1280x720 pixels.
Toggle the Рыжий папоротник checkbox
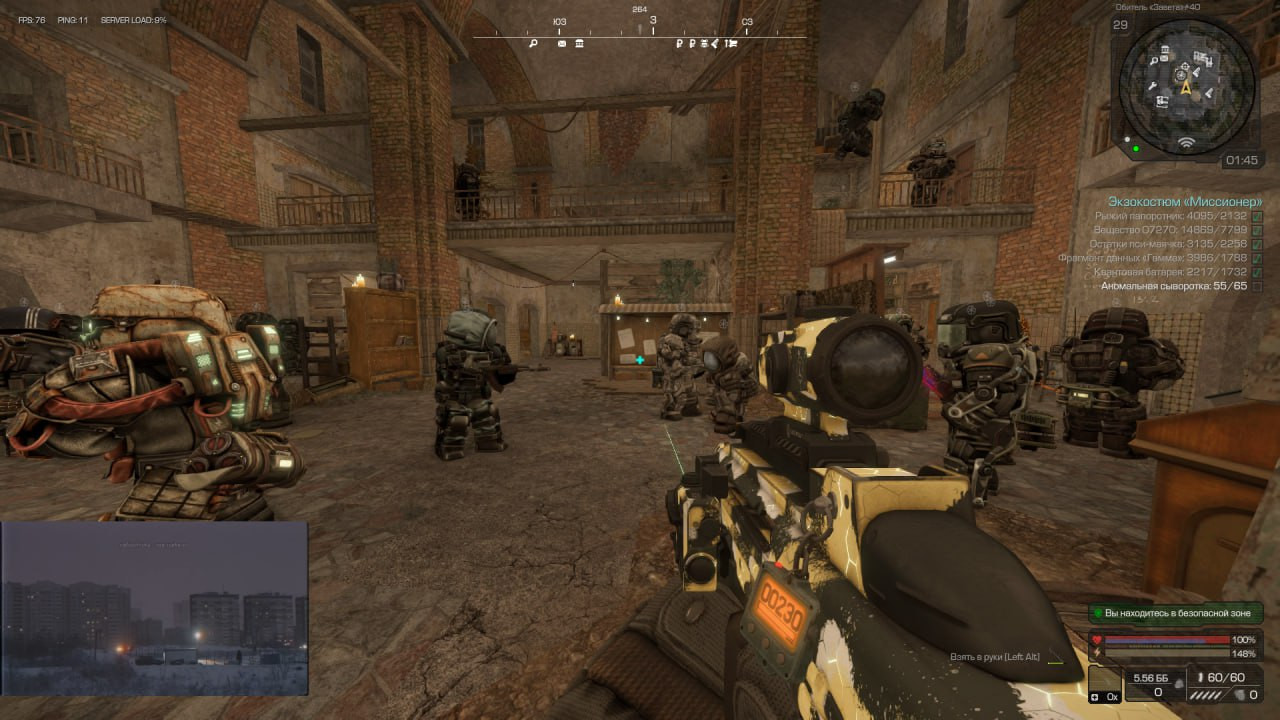(1257, 216)
